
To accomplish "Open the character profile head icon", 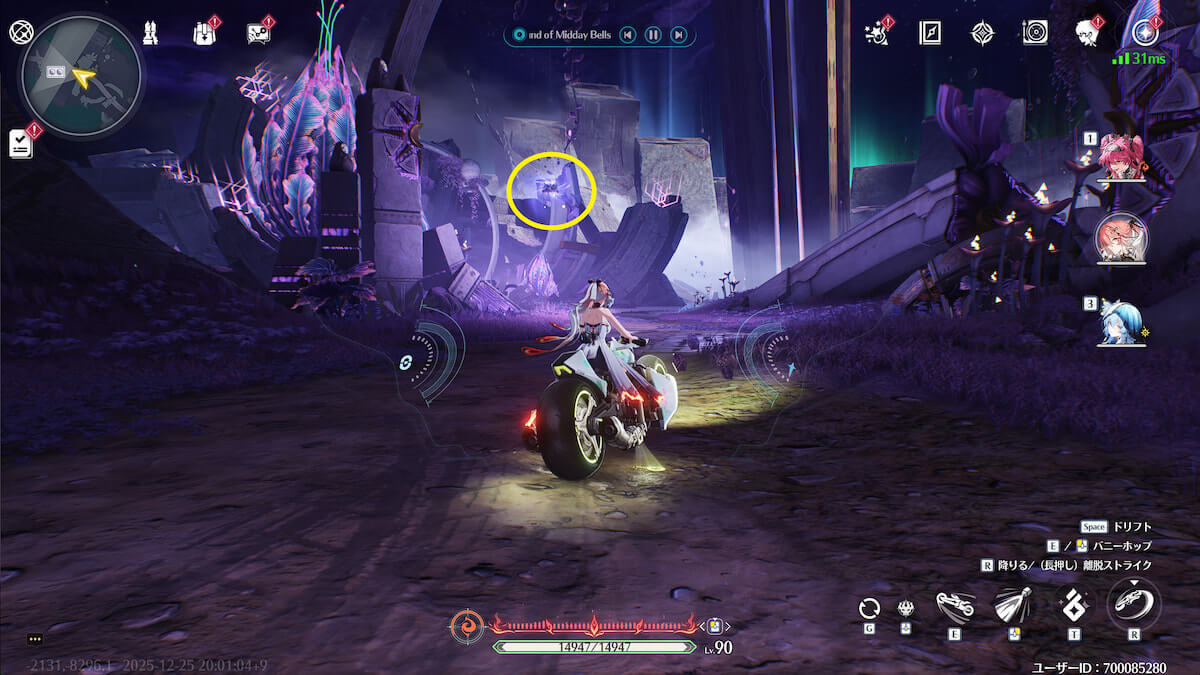I will [x=1088, y=33].
